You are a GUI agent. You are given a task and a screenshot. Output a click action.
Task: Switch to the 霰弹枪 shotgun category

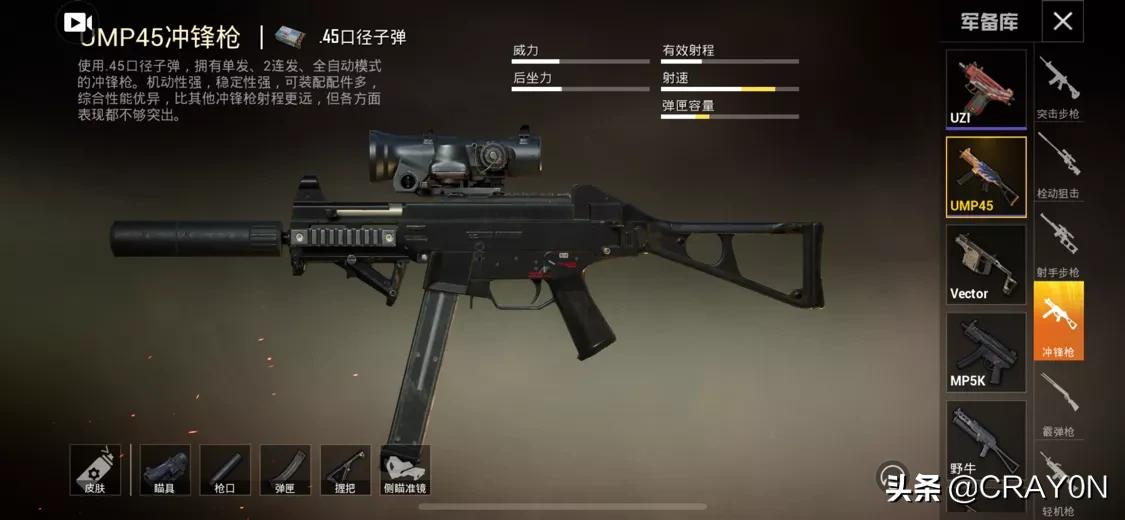(x=1058, y=404)
